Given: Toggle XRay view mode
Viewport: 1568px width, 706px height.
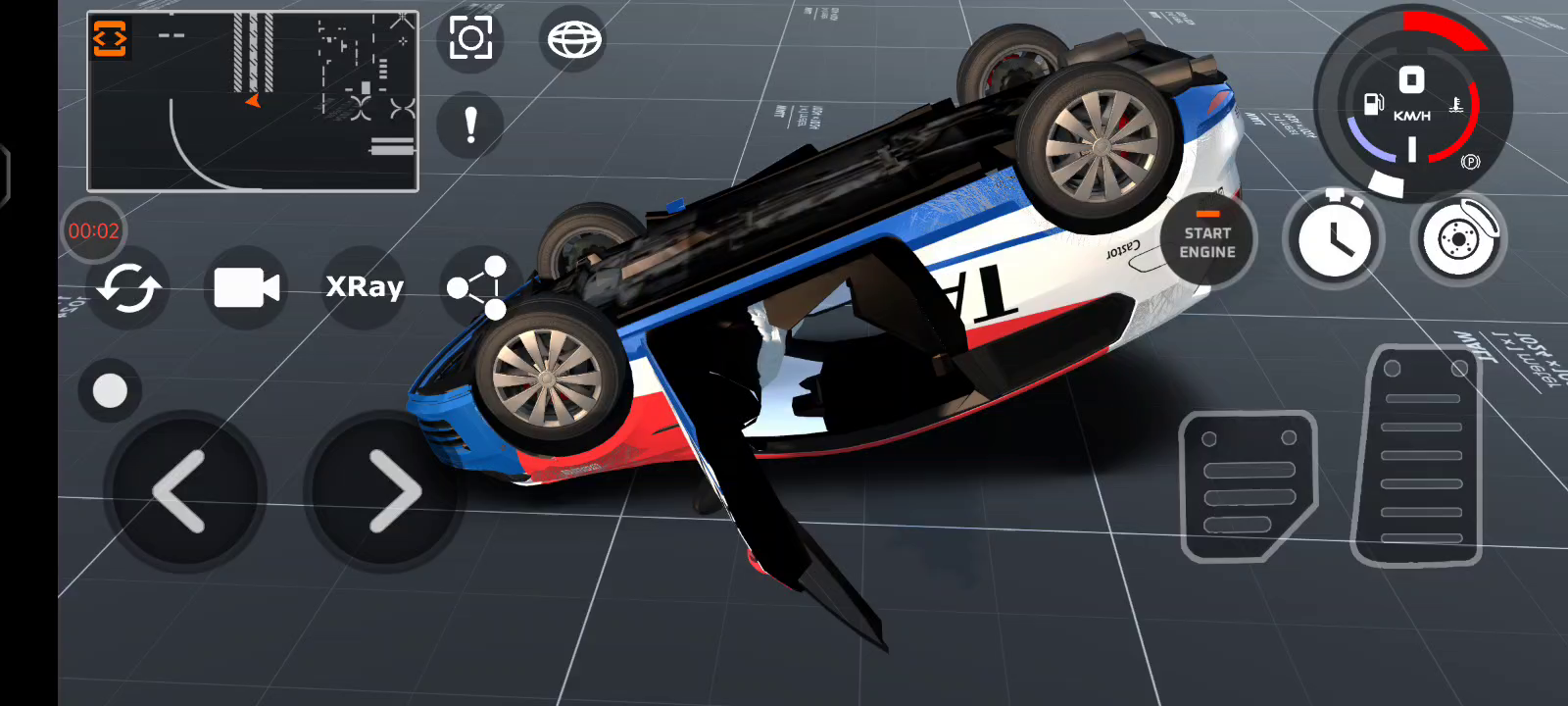Looking at the screenshot, I should pos(365,287).
